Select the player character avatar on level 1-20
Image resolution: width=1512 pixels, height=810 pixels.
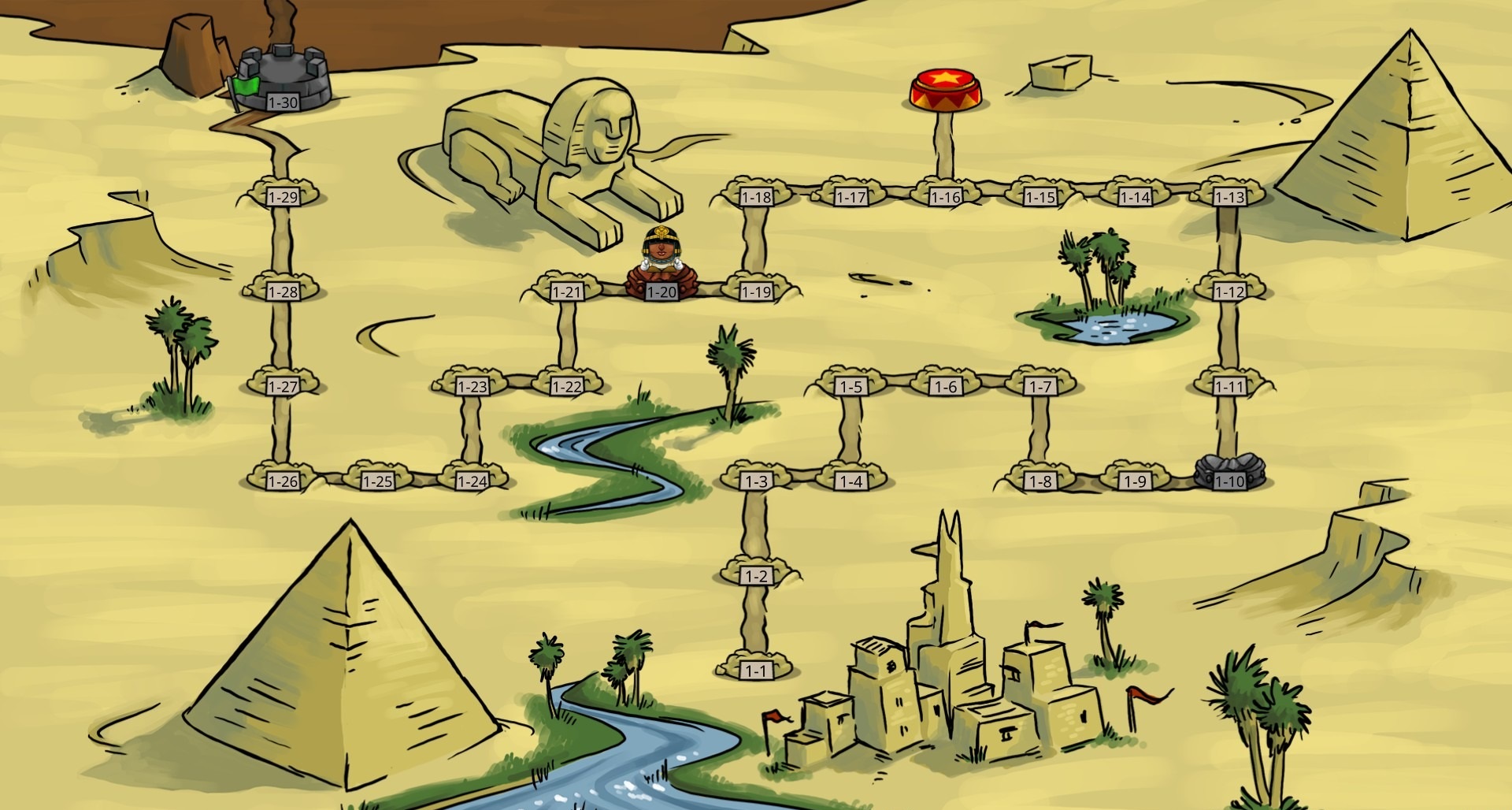661,260
